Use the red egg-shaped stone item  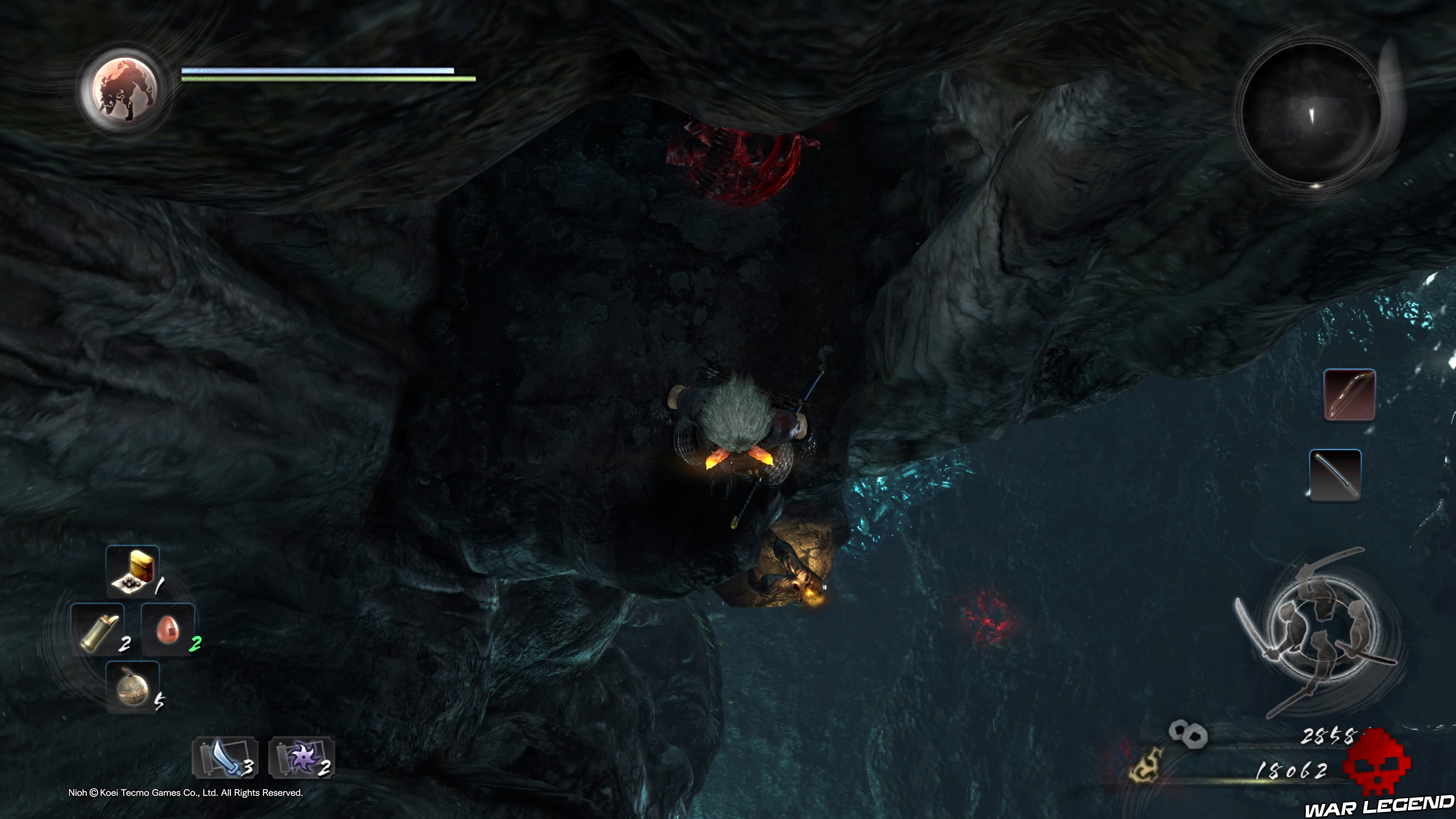(x=168, y=629)
